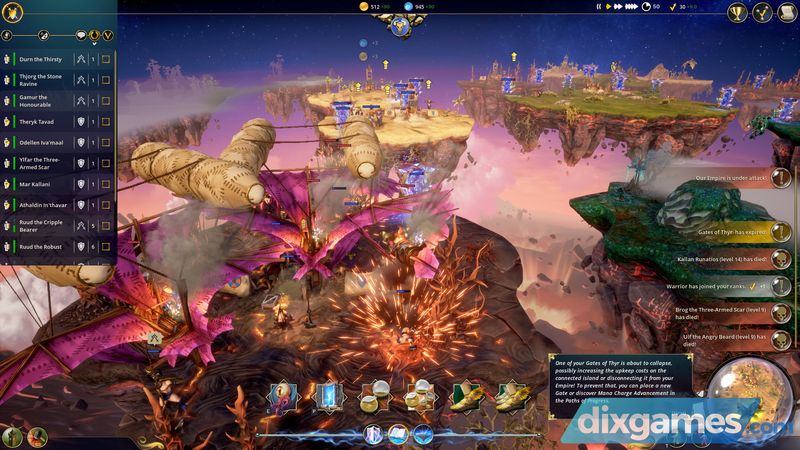Tick the checkbox for Theryk Tavad
This screenshot has width=800, height=450.
[x=105, y=121]
